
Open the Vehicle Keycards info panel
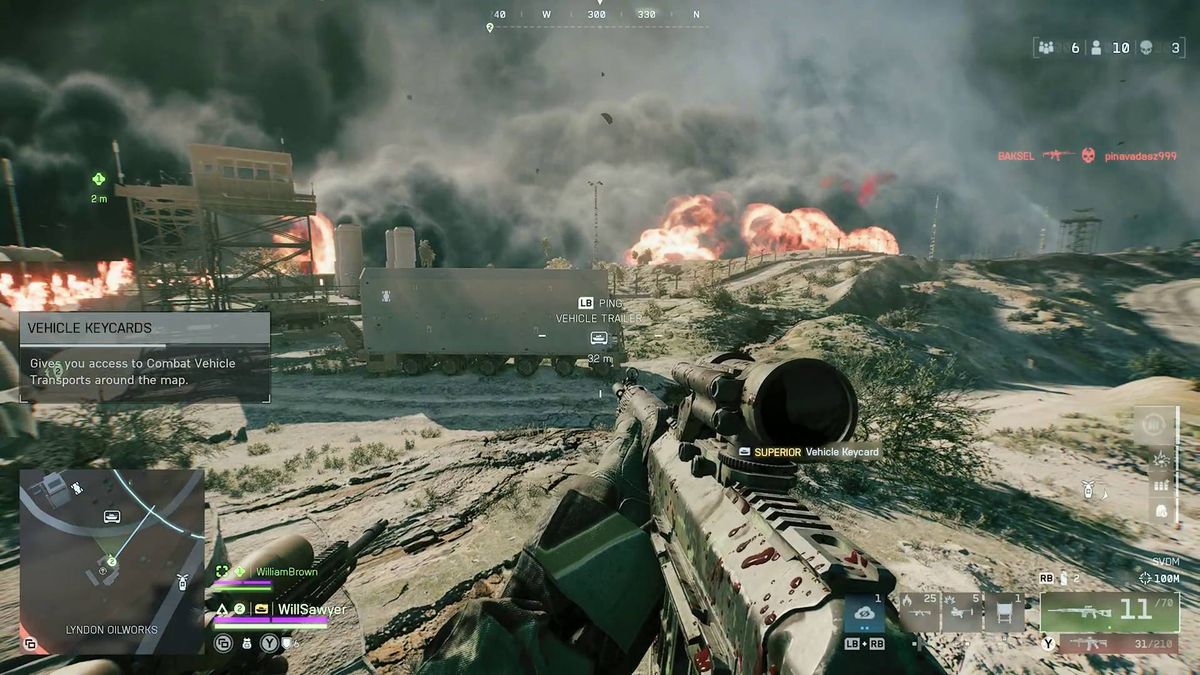point(144,356)
